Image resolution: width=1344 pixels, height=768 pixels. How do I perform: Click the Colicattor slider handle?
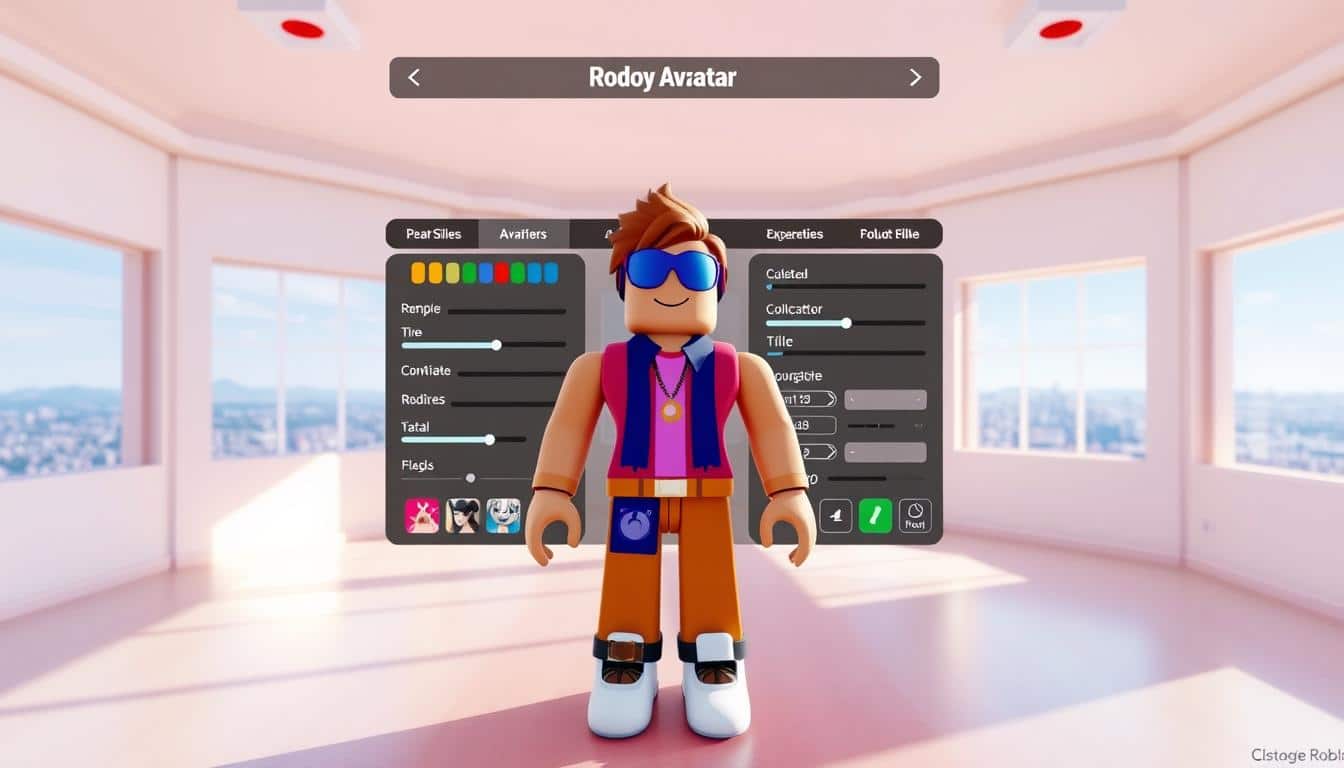(x=846, y=323)
